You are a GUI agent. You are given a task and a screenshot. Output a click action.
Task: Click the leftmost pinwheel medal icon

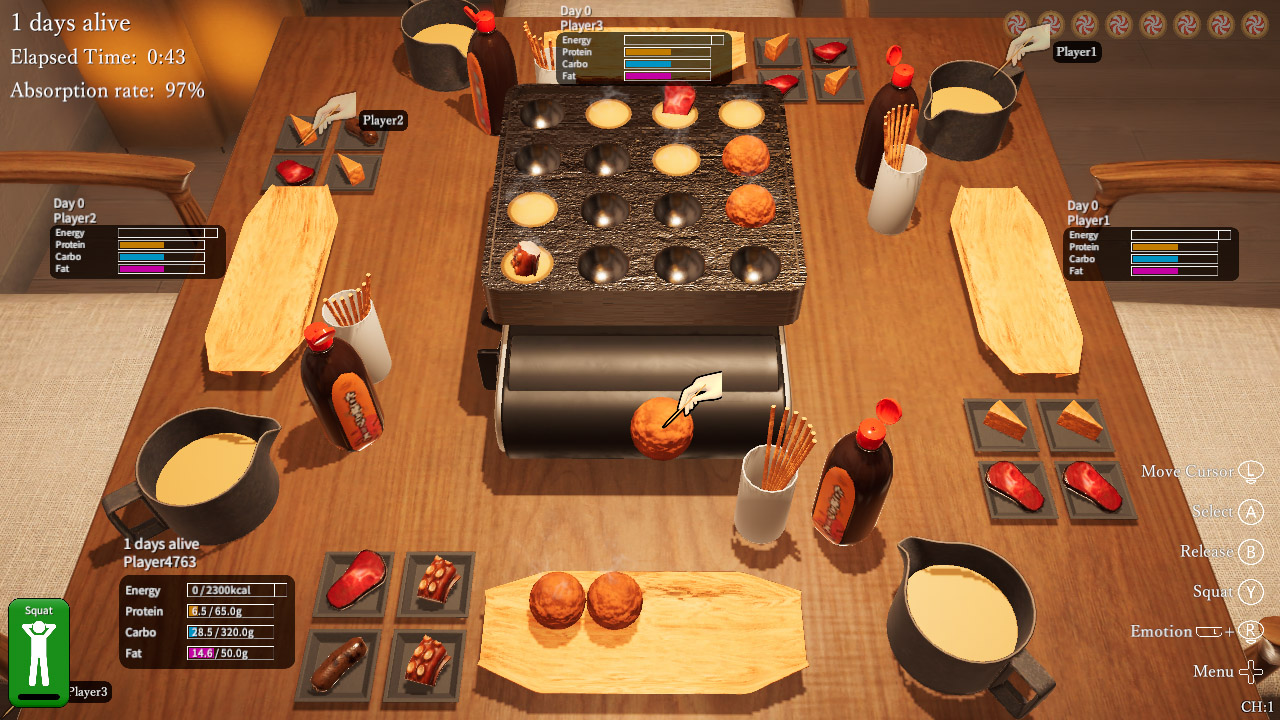1016,21
